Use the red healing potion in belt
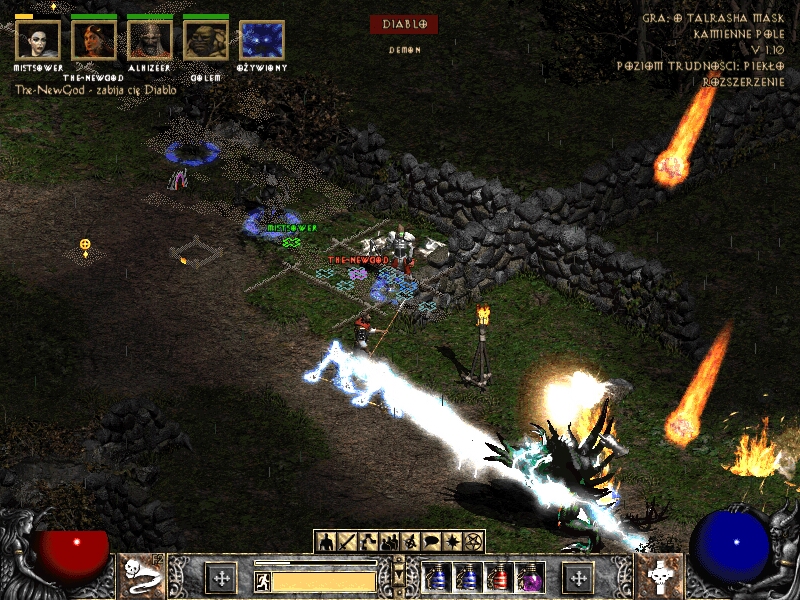 497,578
